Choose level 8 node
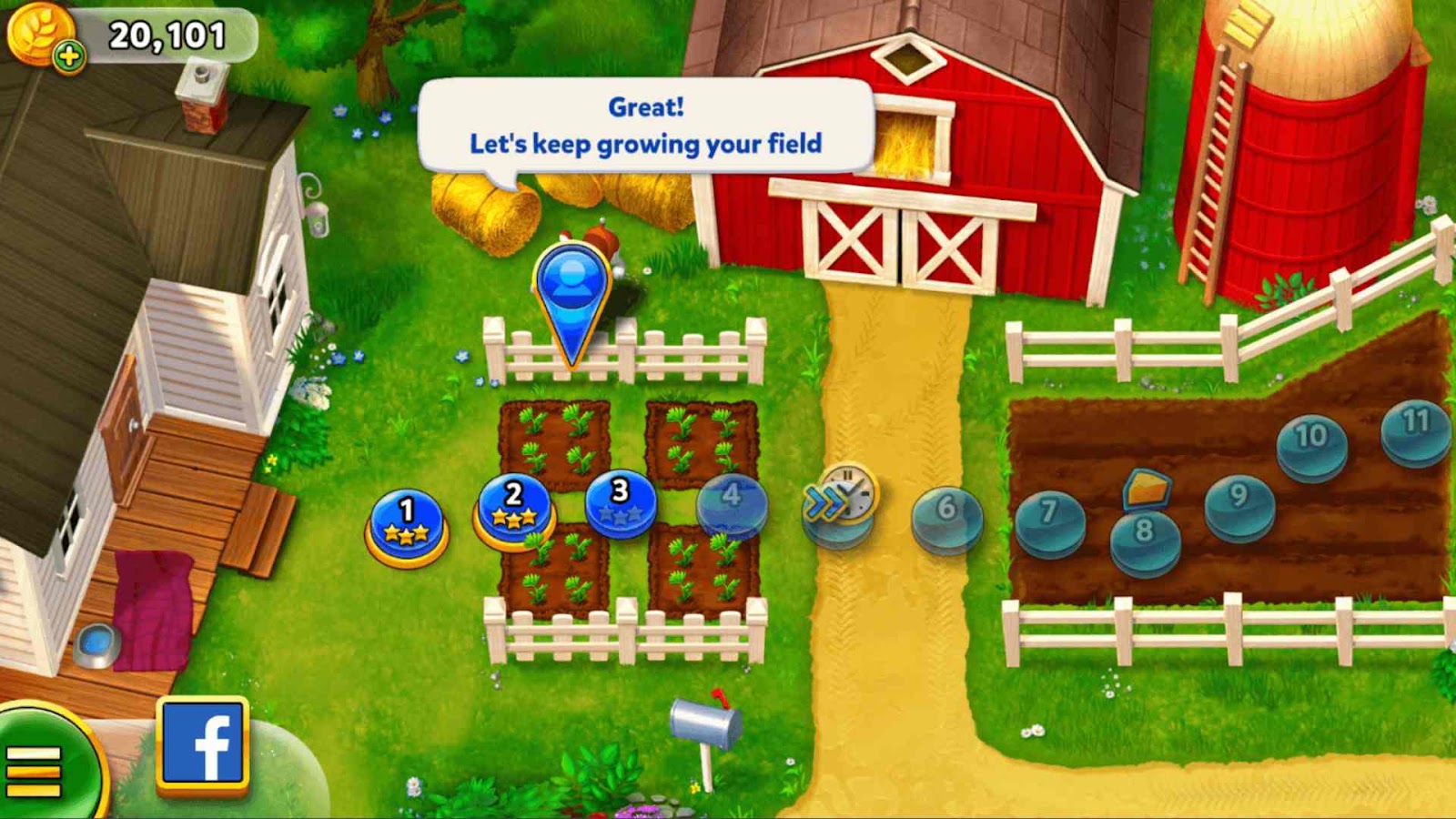Screen dimensions: 1456x819 pyautogui.click(x=1145, y=539)
